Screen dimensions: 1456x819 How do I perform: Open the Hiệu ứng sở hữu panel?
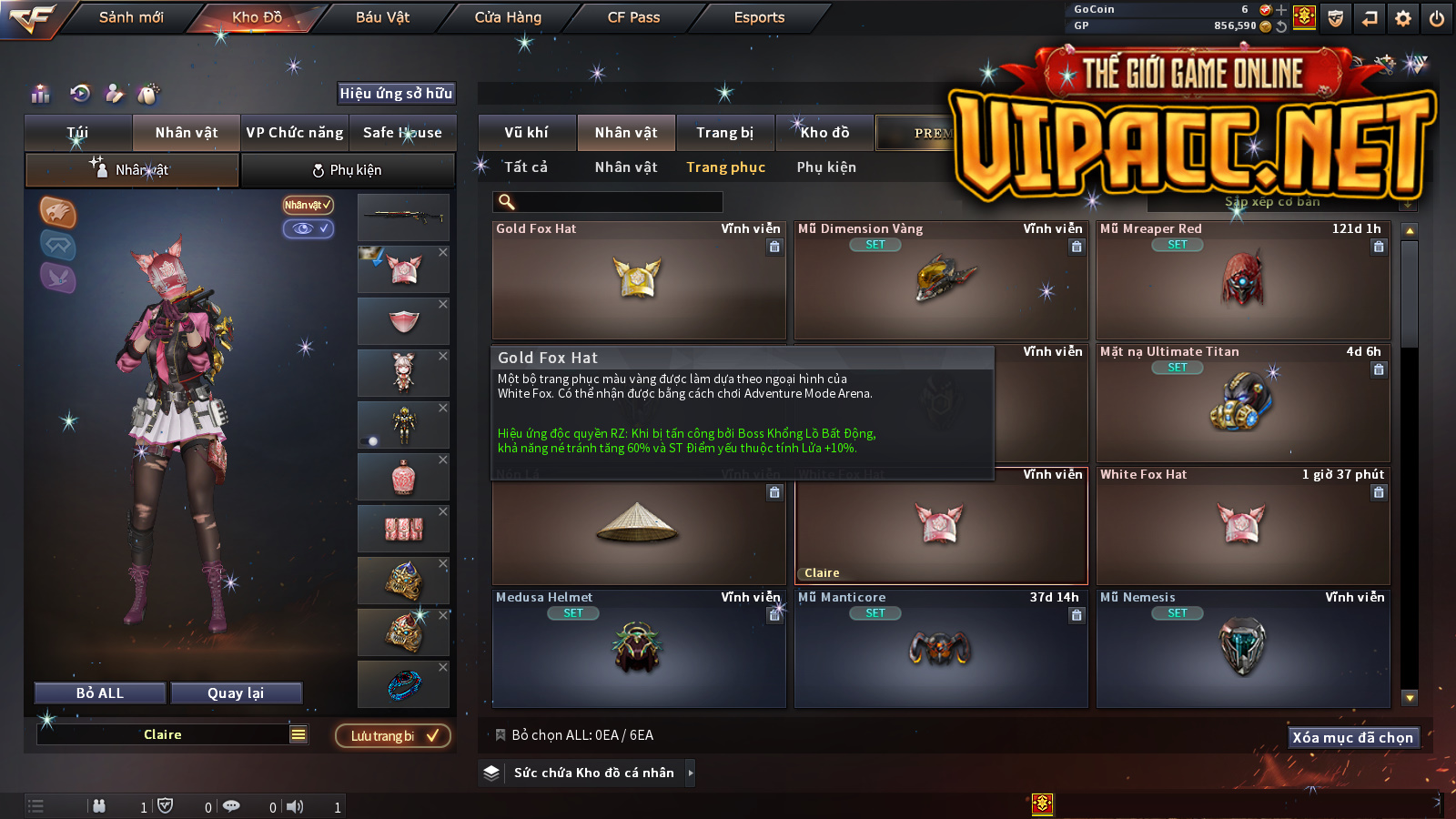(x=396, y=94)
